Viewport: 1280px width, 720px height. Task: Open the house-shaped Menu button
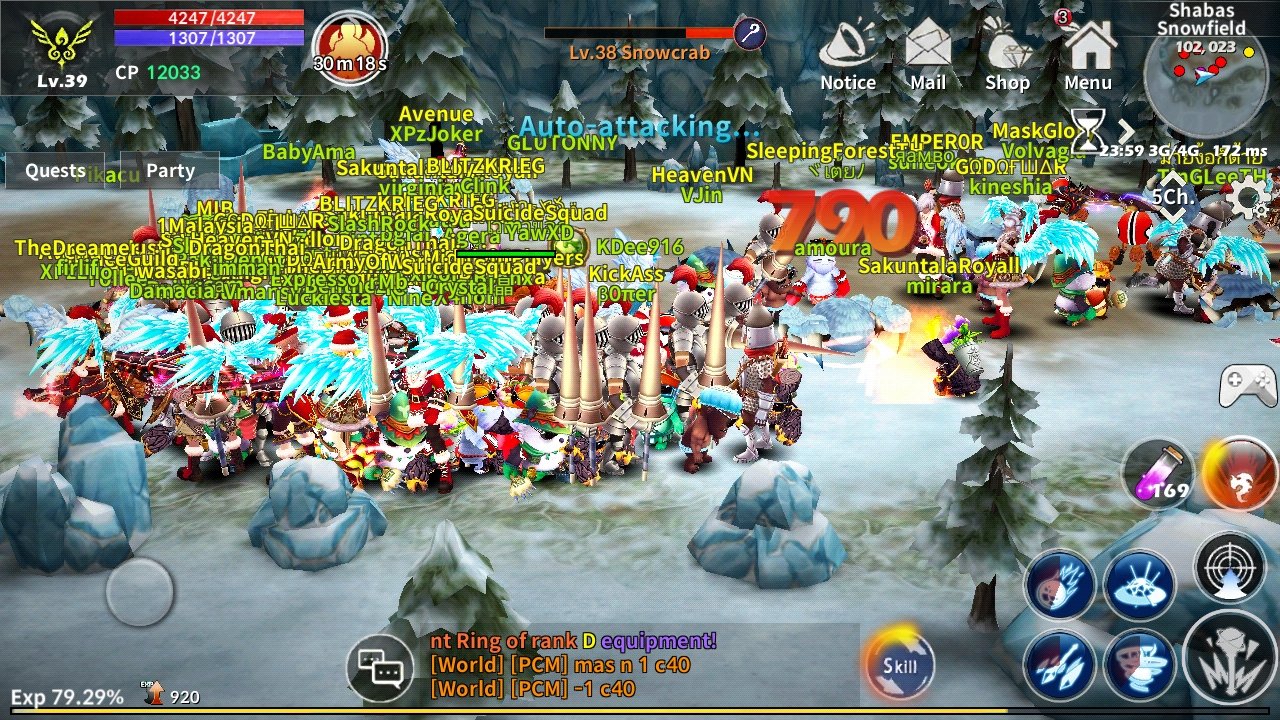coord(1088,58)
